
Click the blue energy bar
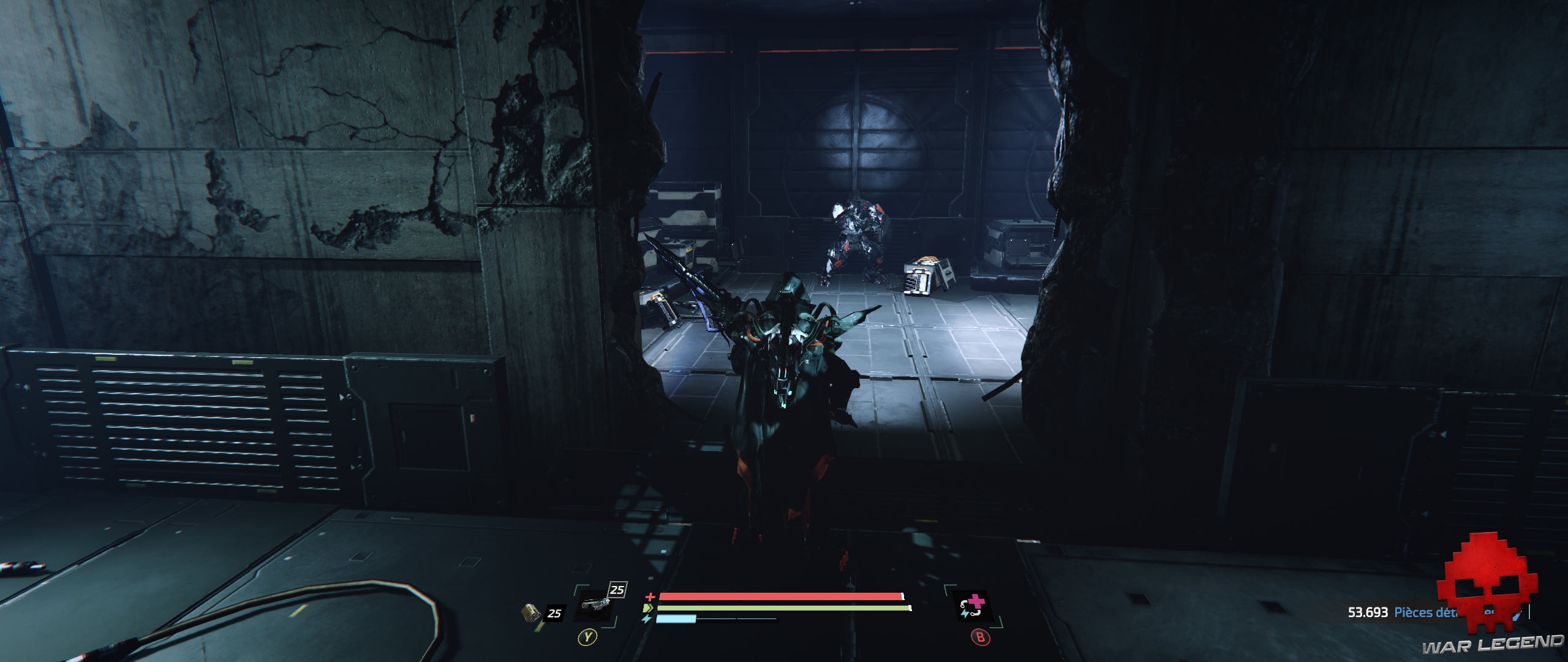tap(676, 618)
